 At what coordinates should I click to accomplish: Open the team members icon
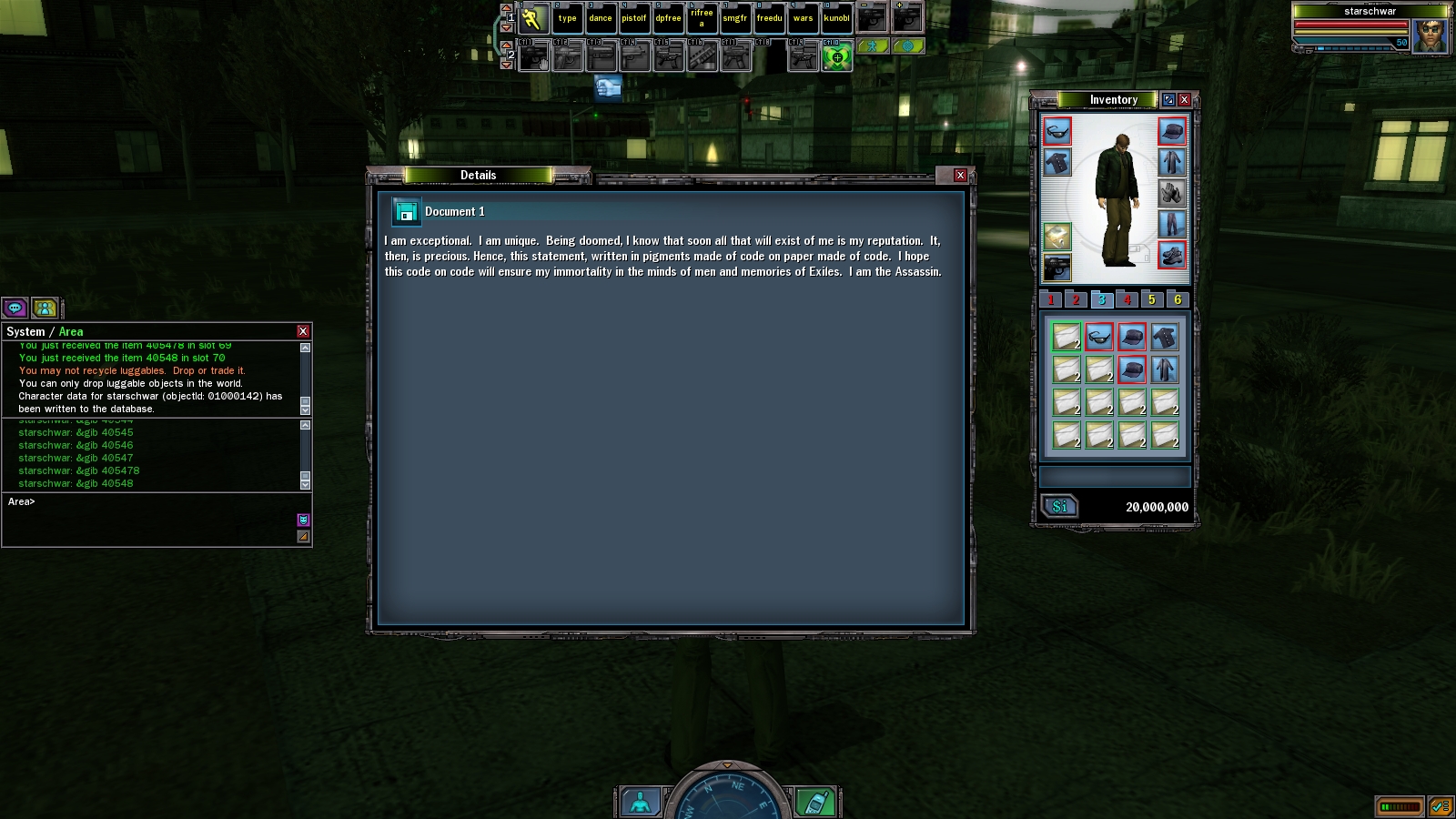pyautogui.click(x=45, y=308)
